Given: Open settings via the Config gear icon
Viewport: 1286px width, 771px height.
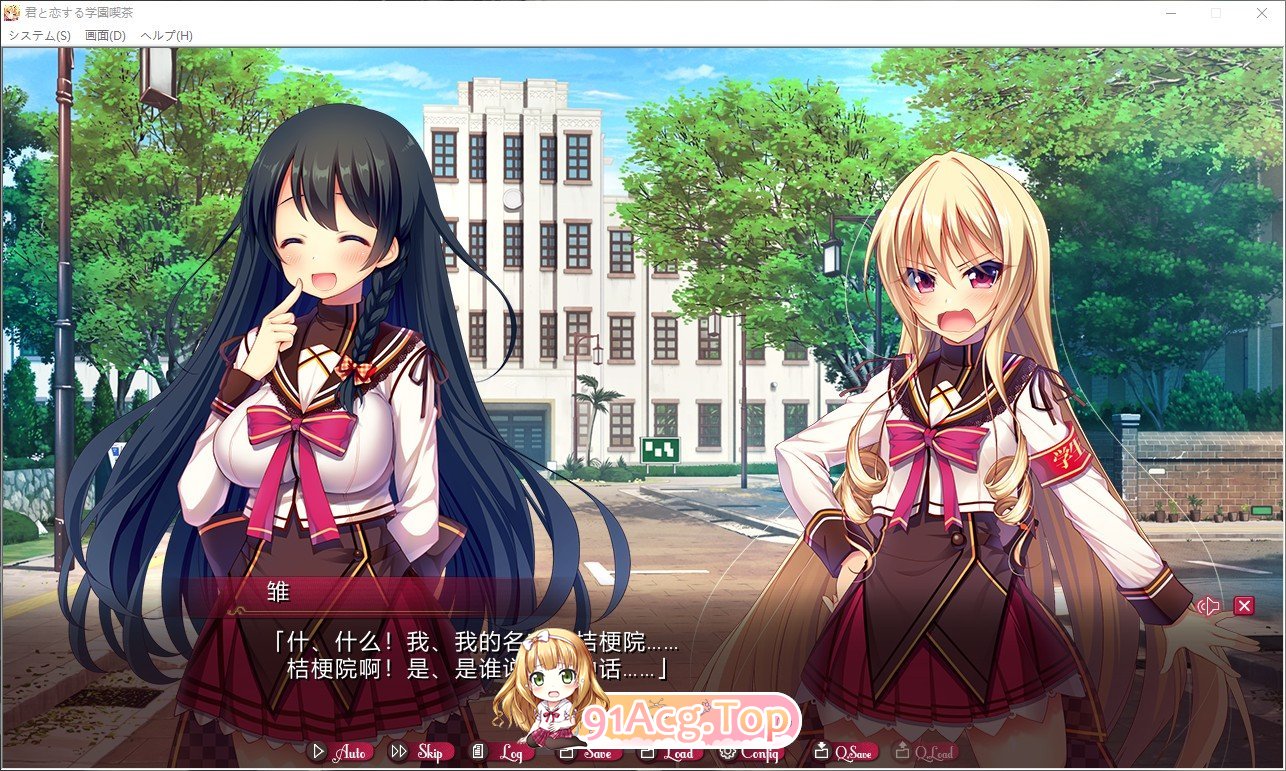Looking at the screenshot, I should click(729, 752).
